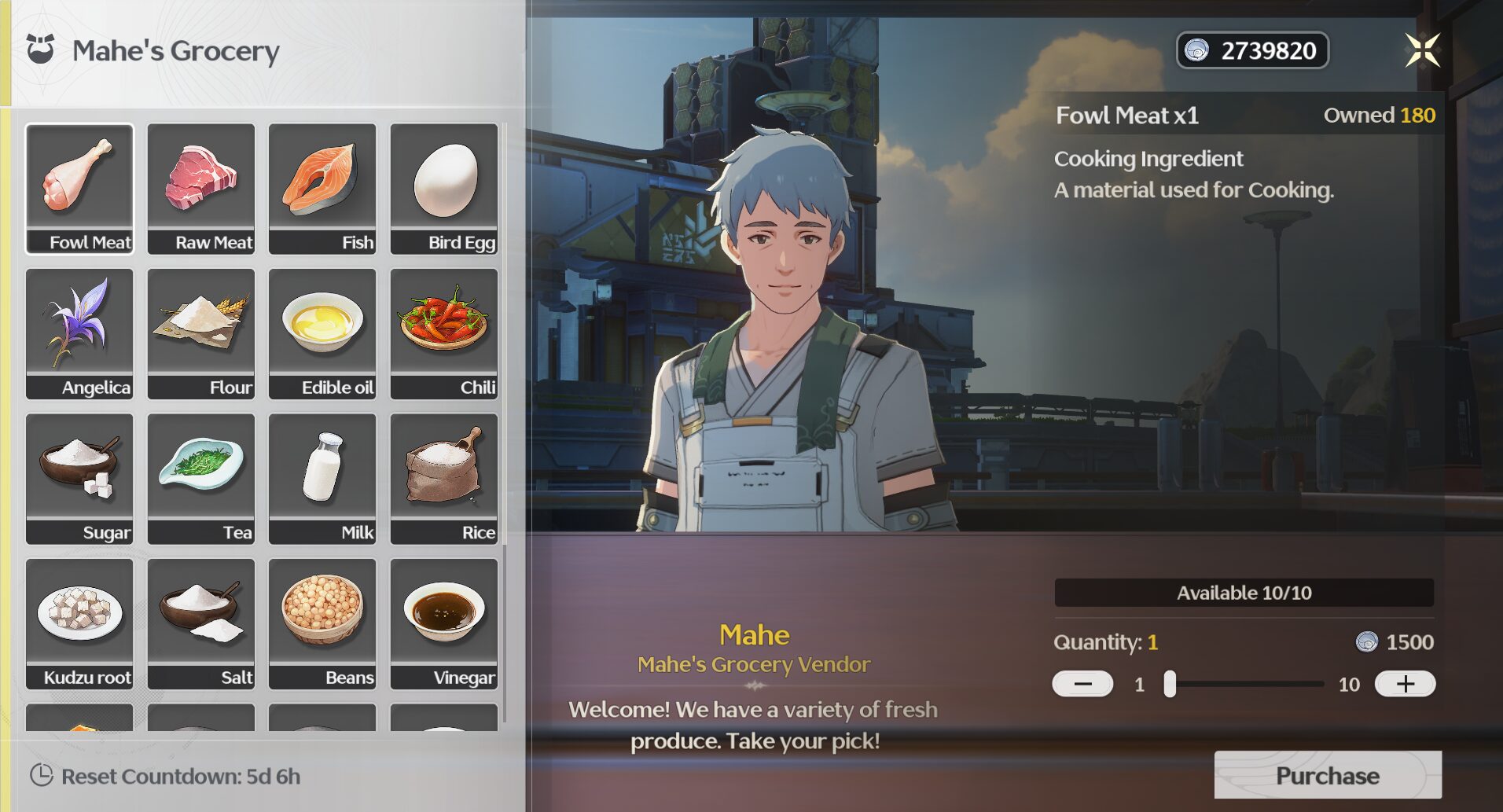Select the Flour ingredient
The width and height of the screenshot is (1503, 812).
click(x=201, y=333)
